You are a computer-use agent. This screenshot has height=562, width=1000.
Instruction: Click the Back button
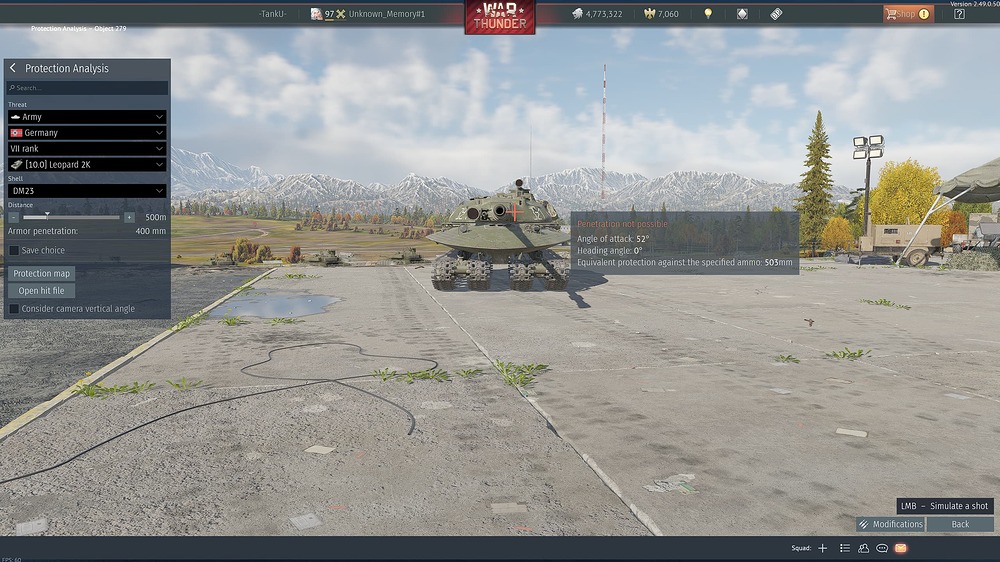(x=960, y=524)
